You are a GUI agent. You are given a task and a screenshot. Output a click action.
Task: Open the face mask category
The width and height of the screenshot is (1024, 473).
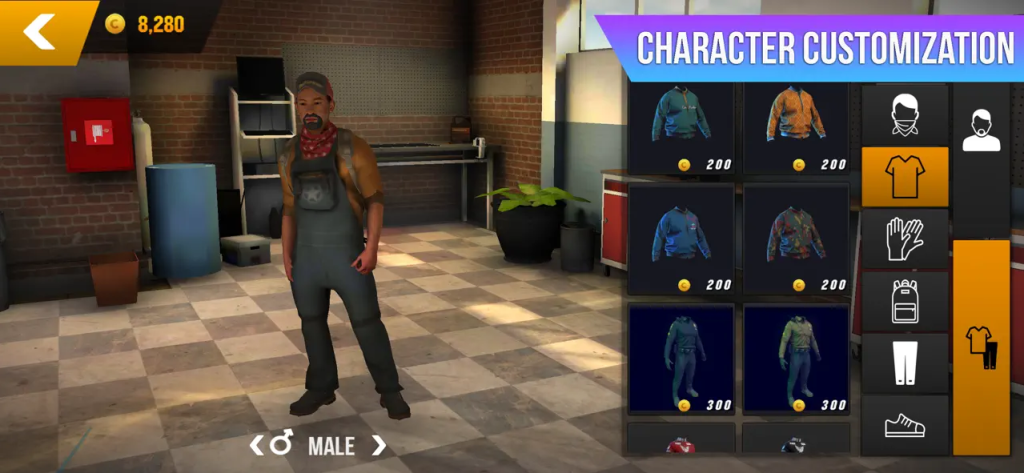point(904,114)
